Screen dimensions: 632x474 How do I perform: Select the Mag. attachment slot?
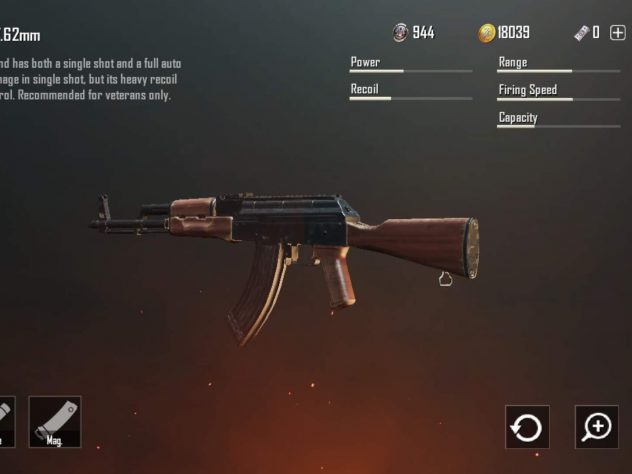55,421
